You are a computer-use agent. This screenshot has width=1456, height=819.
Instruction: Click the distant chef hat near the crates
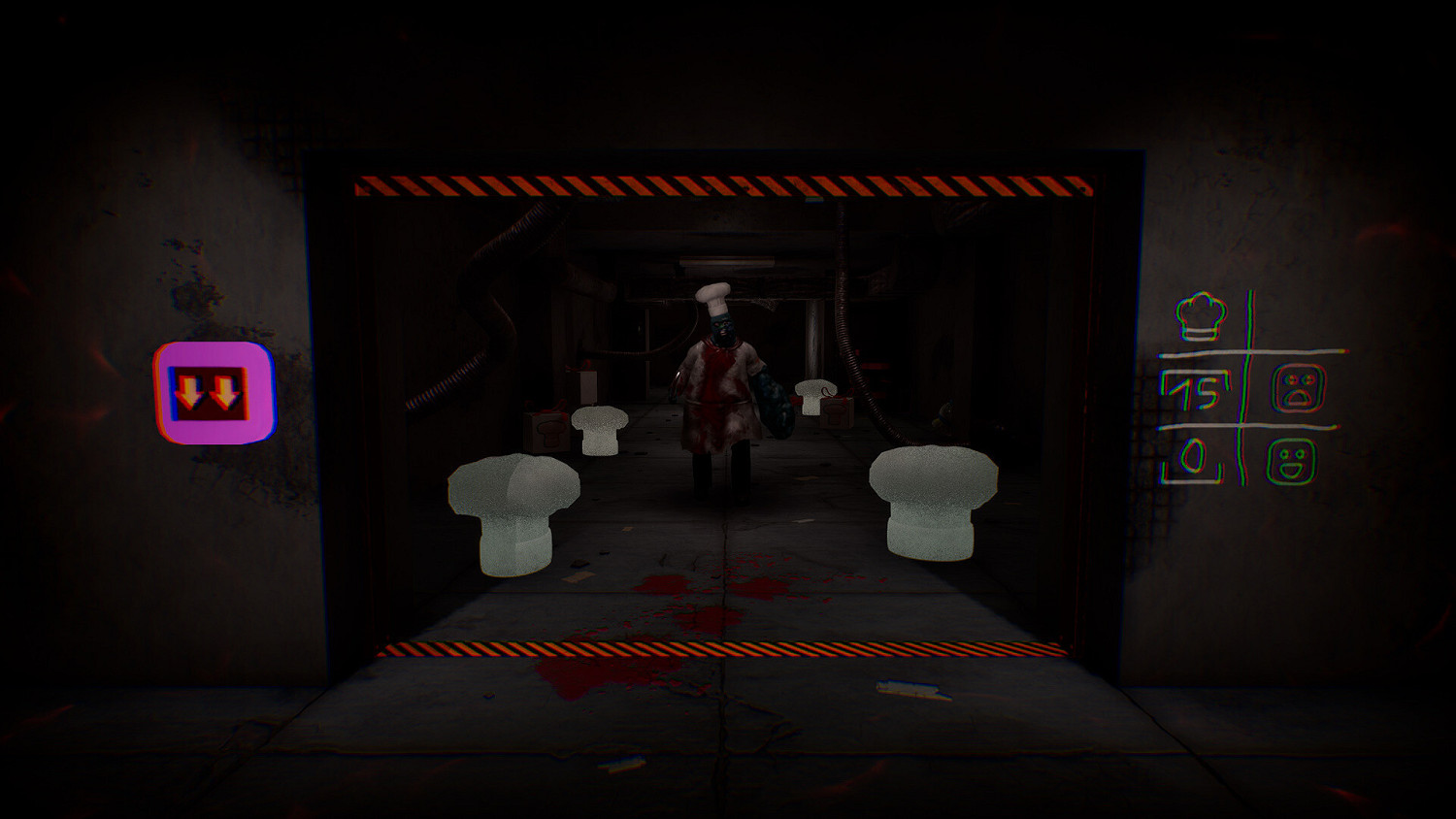tap(811, 396)
